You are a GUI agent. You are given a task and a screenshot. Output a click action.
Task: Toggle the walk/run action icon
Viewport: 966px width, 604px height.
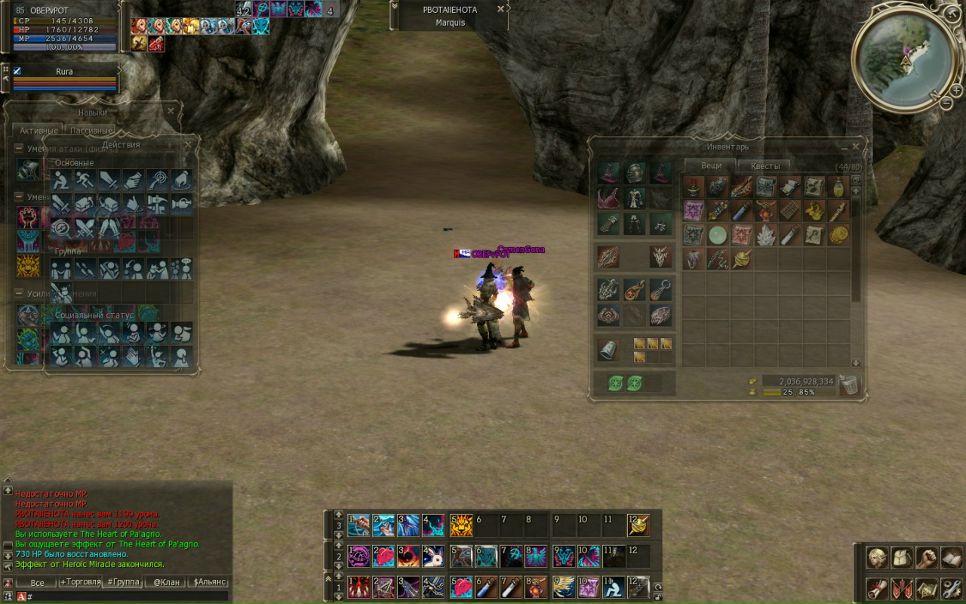(x=85, y=180)
